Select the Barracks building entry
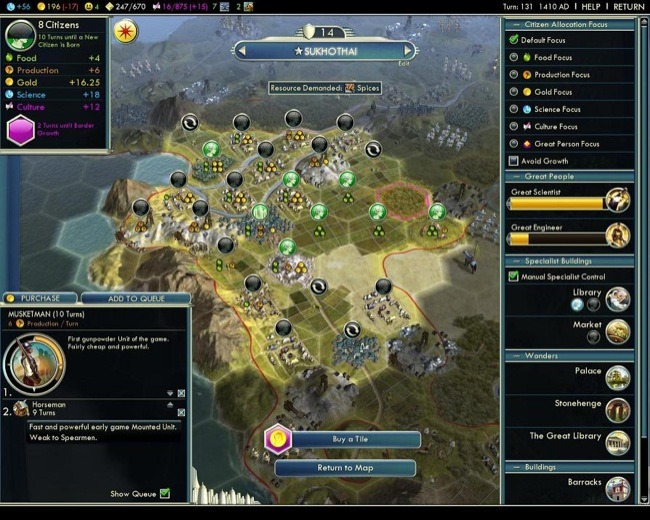The height and width of the screenshot is (520, 650). [617, 486]
